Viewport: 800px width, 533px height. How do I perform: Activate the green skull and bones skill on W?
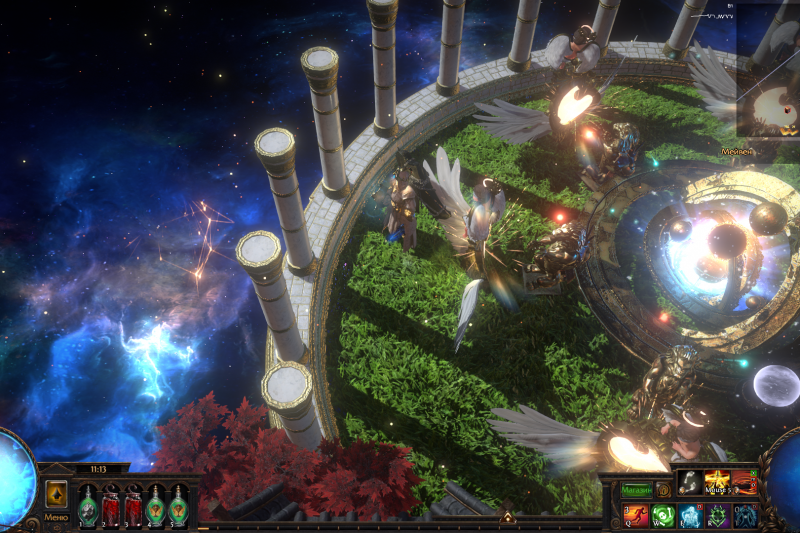coord(663,516)
